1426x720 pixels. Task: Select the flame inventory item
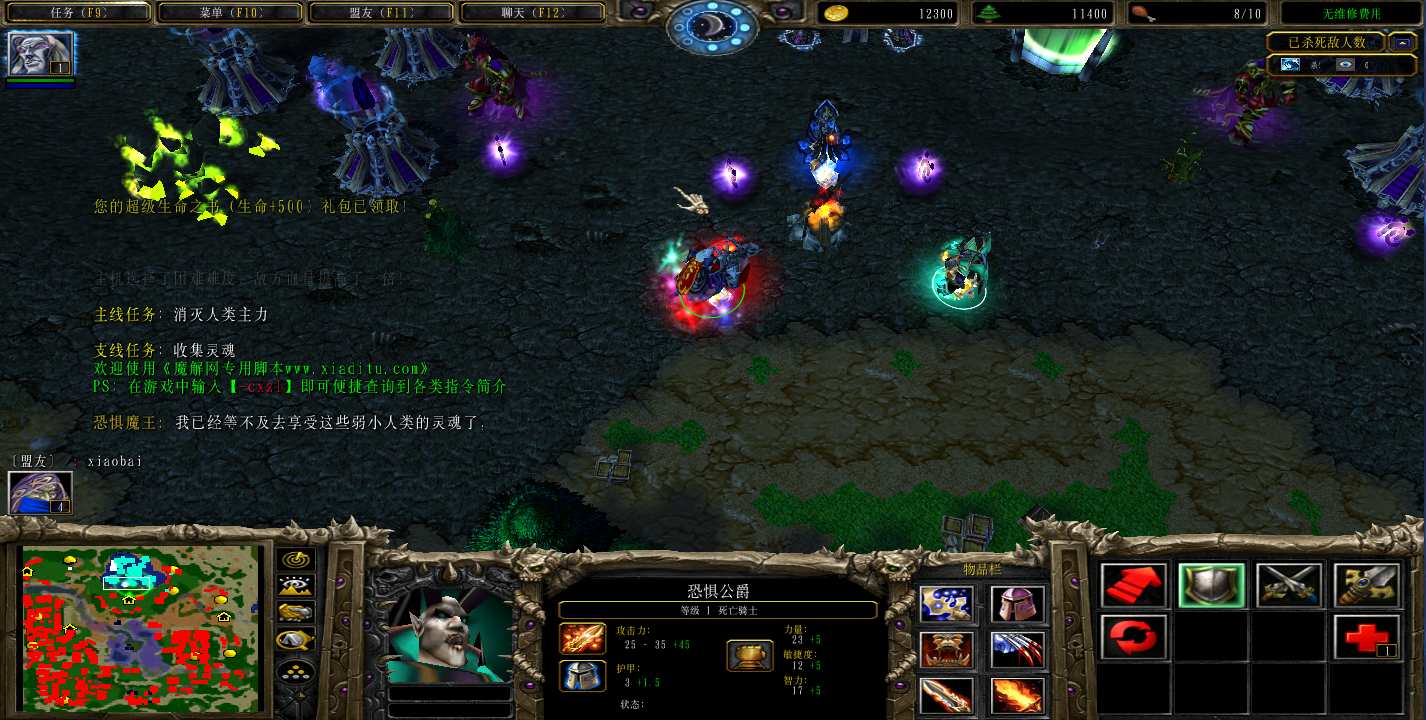click(x=1017, y=695)
